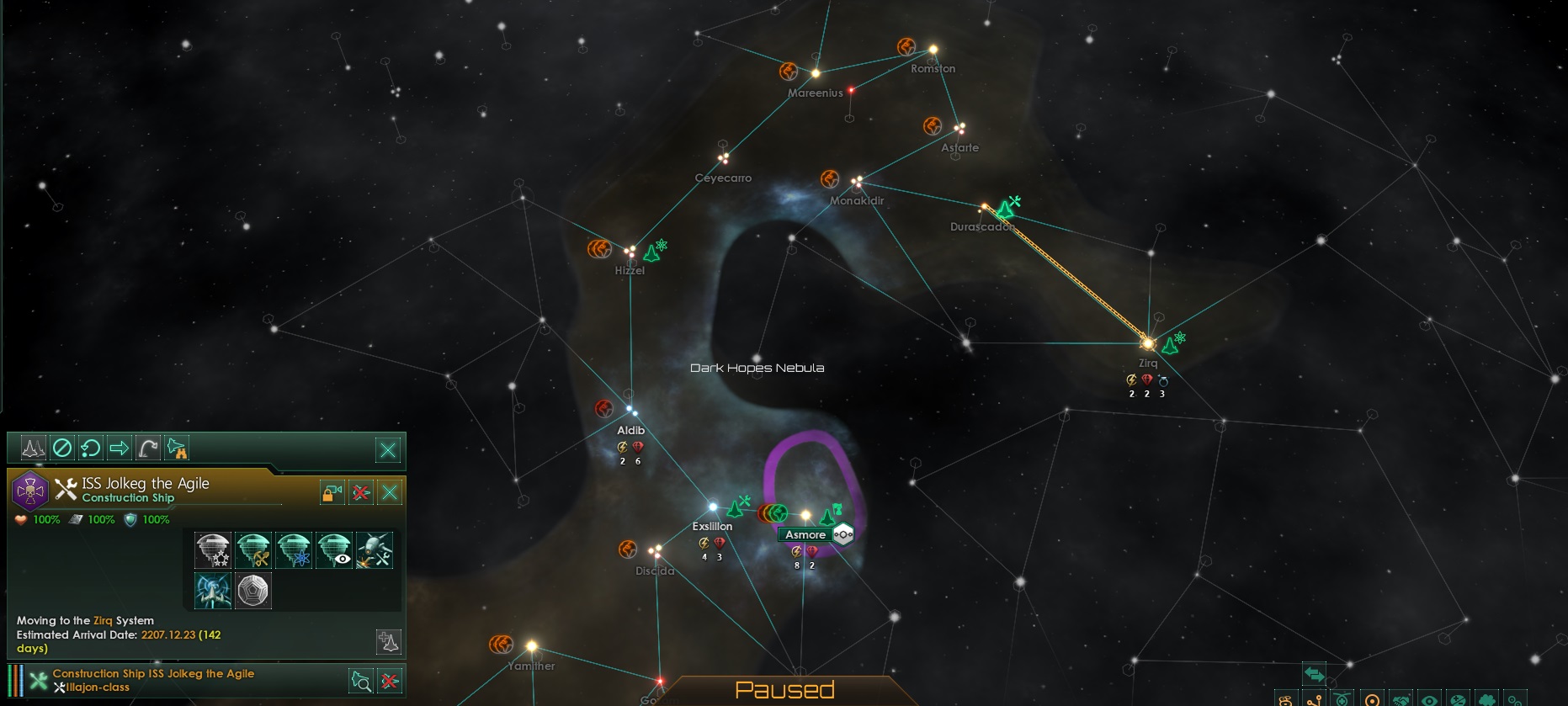Expand the Asmore system info popup
Viewport: 1568px width, 706px height.
842,533
